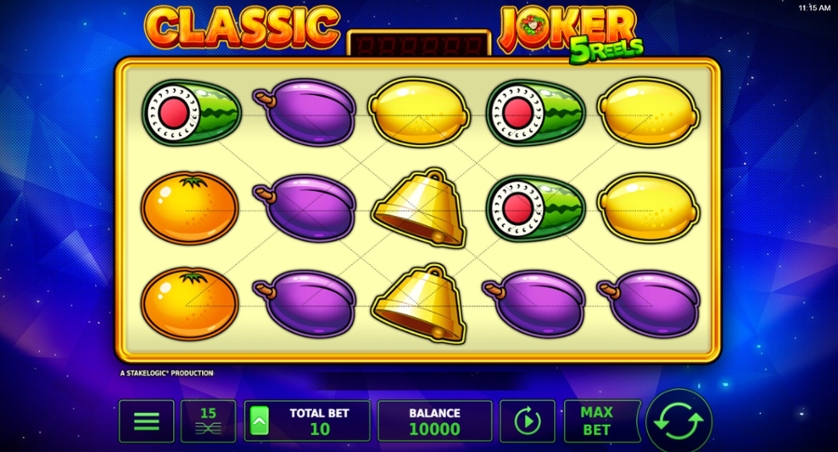Open the 15 paylines selector

[208, 421]
